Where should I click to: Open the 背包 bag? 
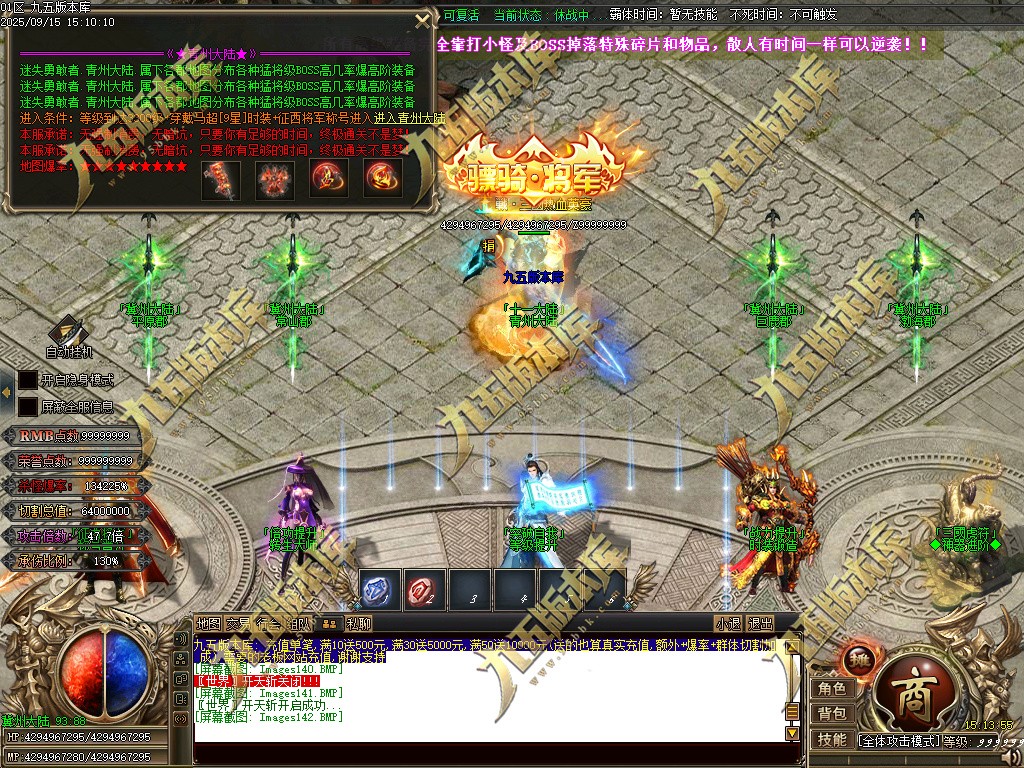point(832,713)
